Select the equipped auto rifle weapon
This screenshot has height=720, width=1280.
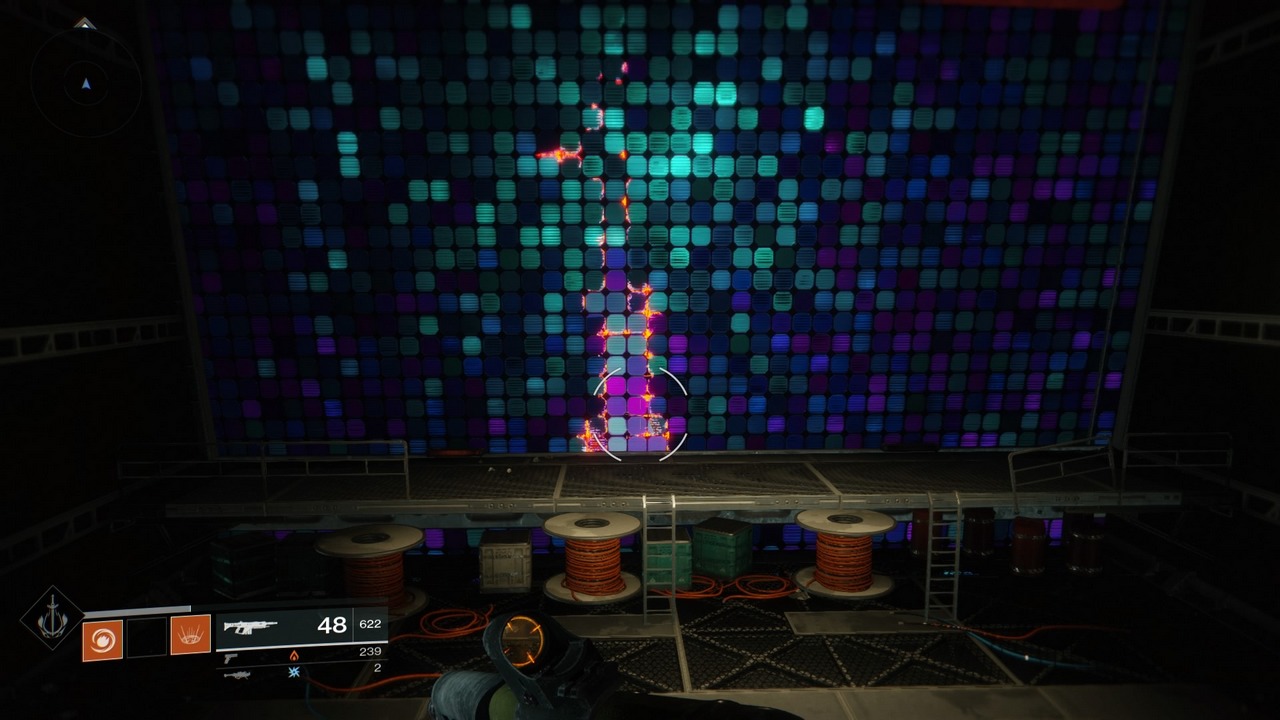251,627
